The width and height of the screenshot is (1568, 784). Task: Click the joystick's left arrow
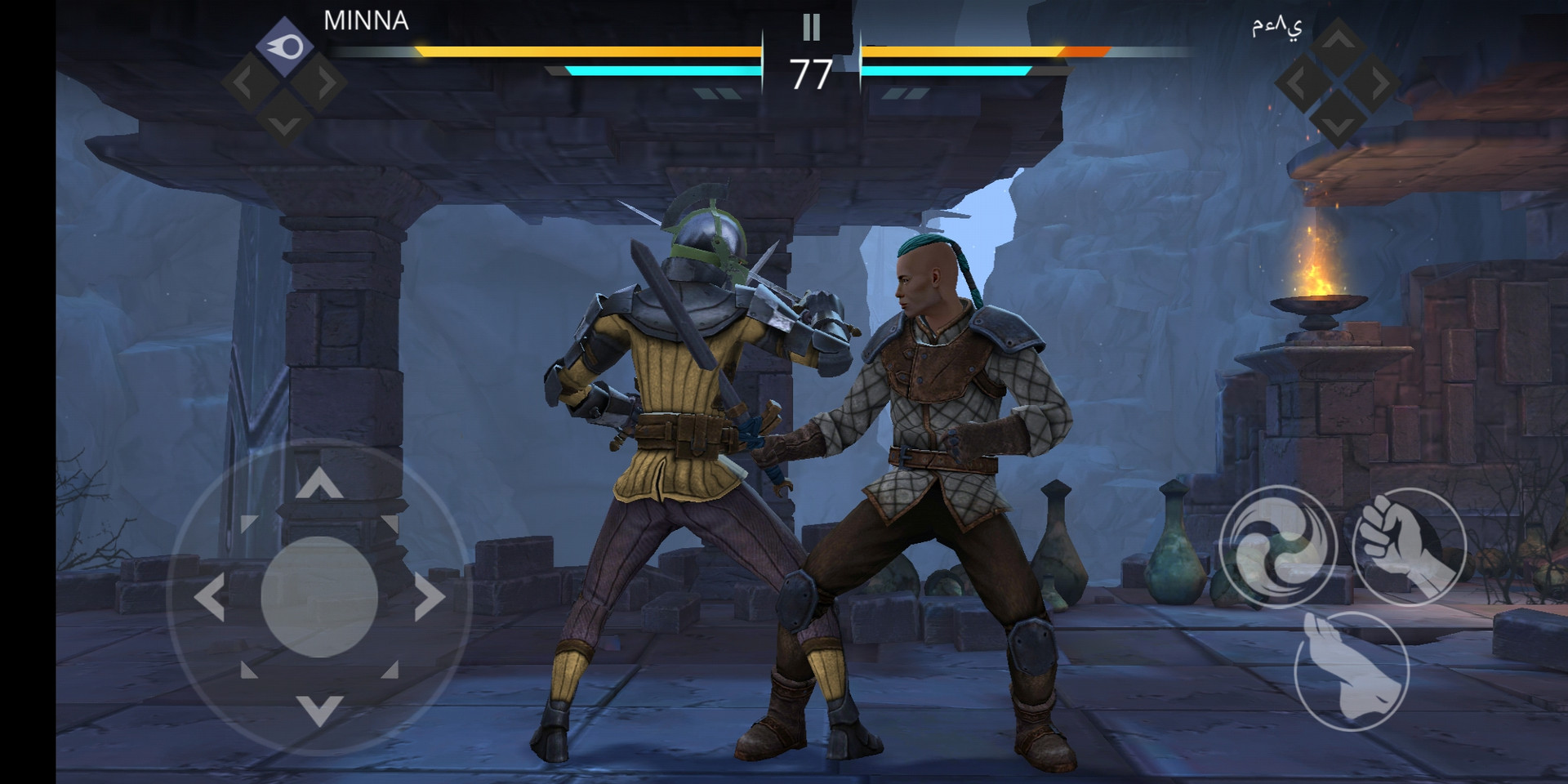click(210, 597)
